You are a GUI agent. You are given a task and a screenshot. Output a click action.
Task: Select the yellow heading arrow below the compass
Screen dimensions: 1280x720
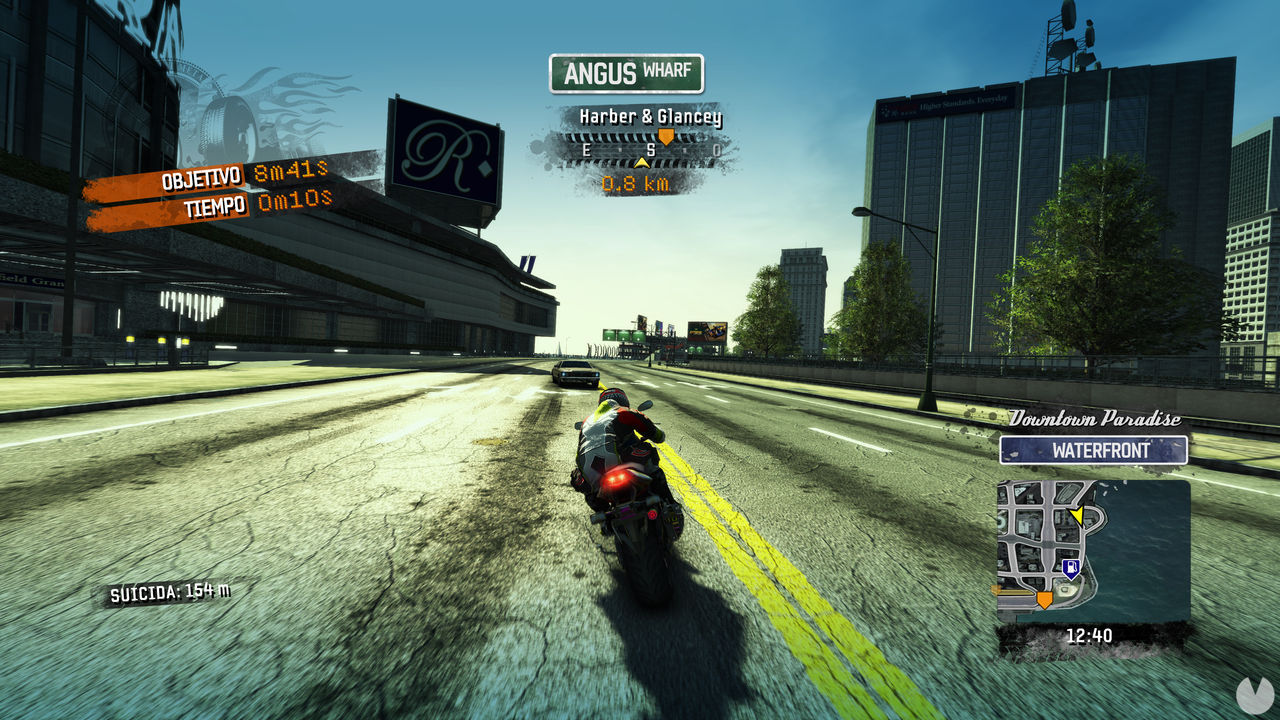pos(641,162)
